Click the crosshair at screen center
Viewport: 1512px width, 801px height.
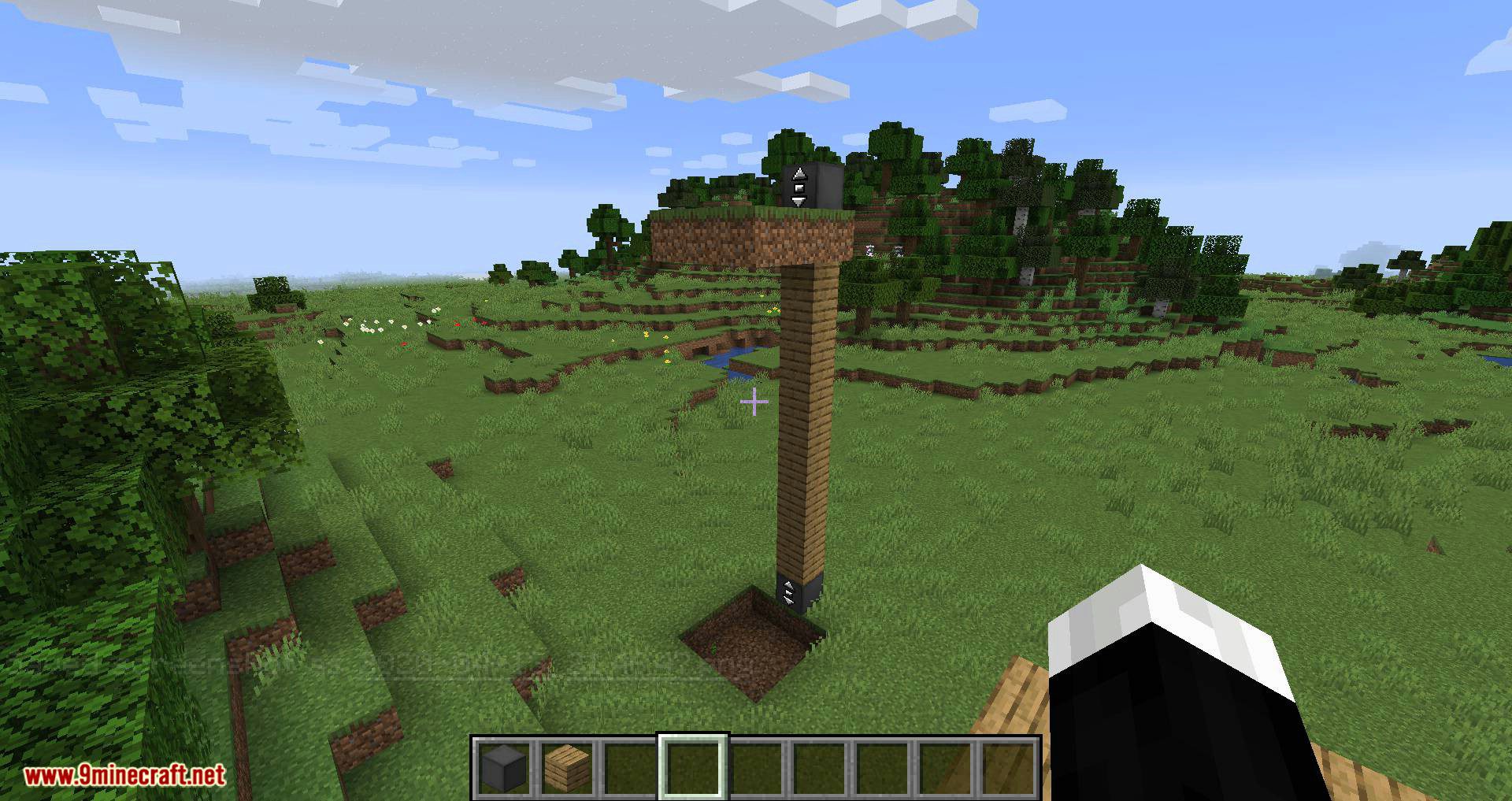754,402
